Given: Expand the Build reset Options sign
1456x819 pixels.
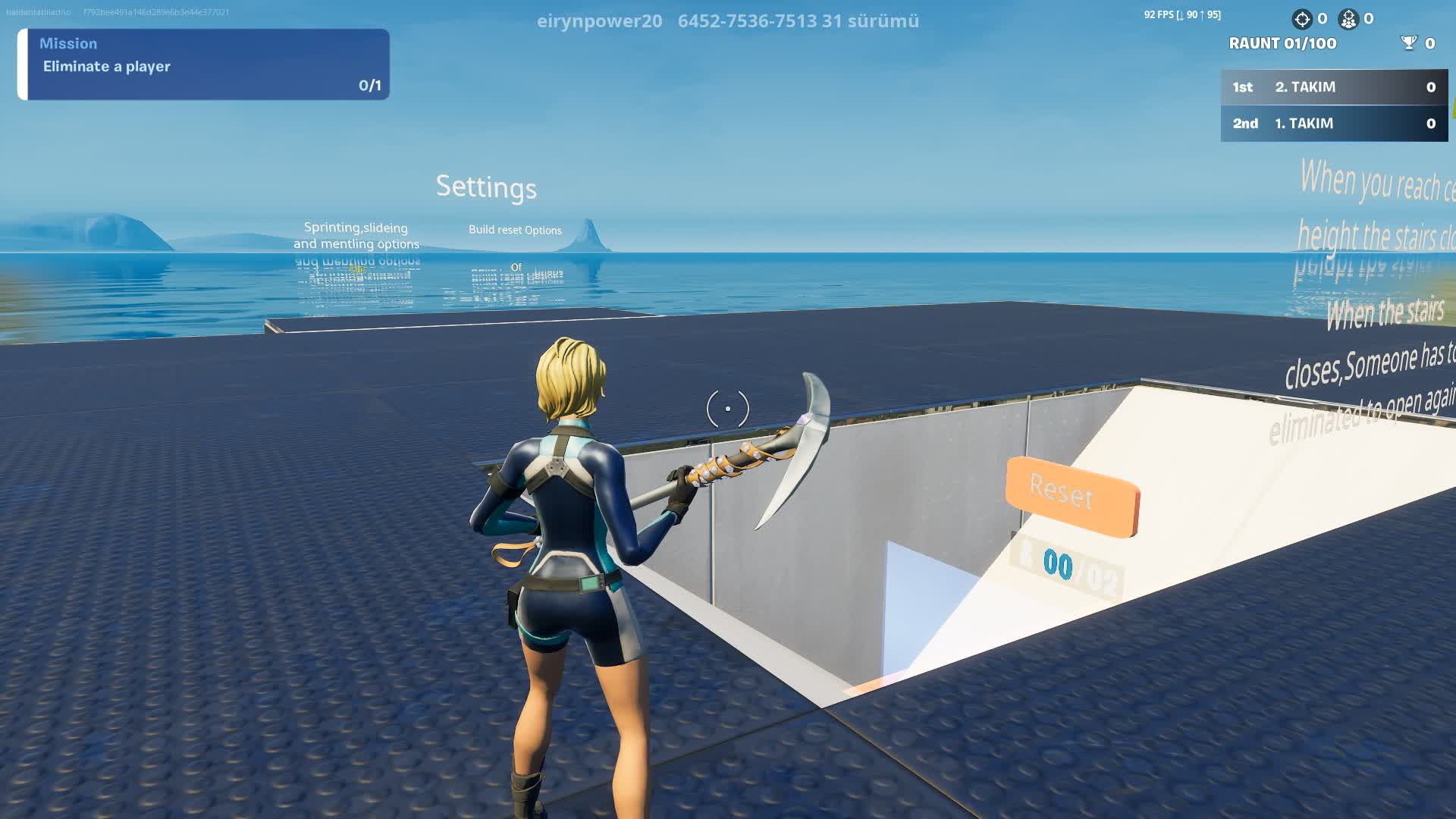Looking at the screenshot, I should pos(515,230).
